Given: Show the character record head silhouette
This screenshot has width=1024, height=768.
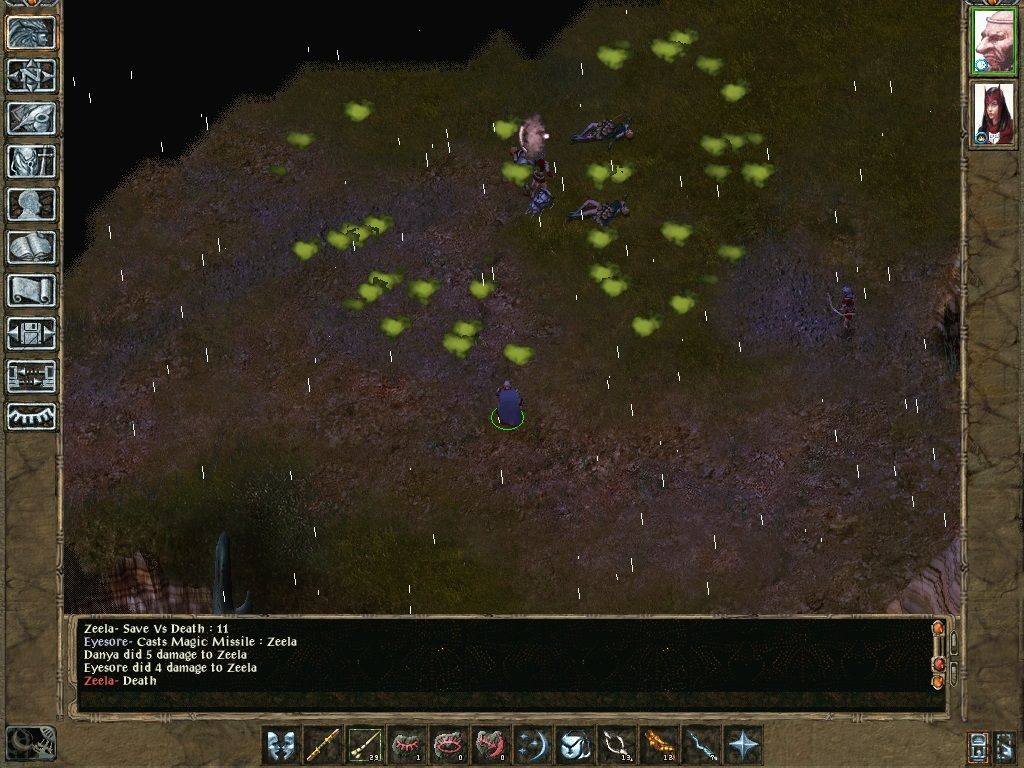Looking at the screenshot, I should (x=31, y=204).
